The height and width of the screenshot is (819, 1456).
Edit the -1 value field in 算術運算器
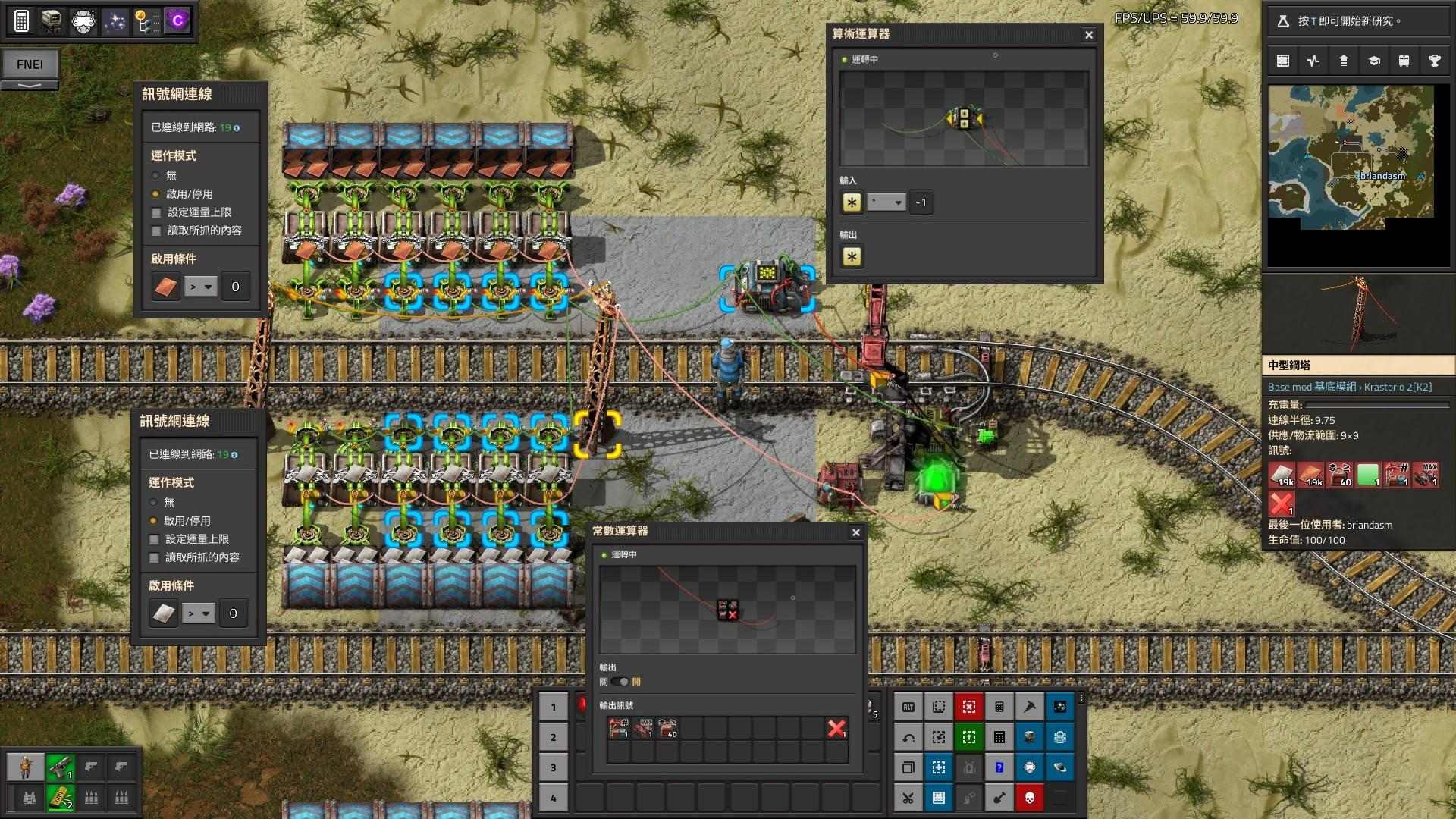[x=920, y=202]
